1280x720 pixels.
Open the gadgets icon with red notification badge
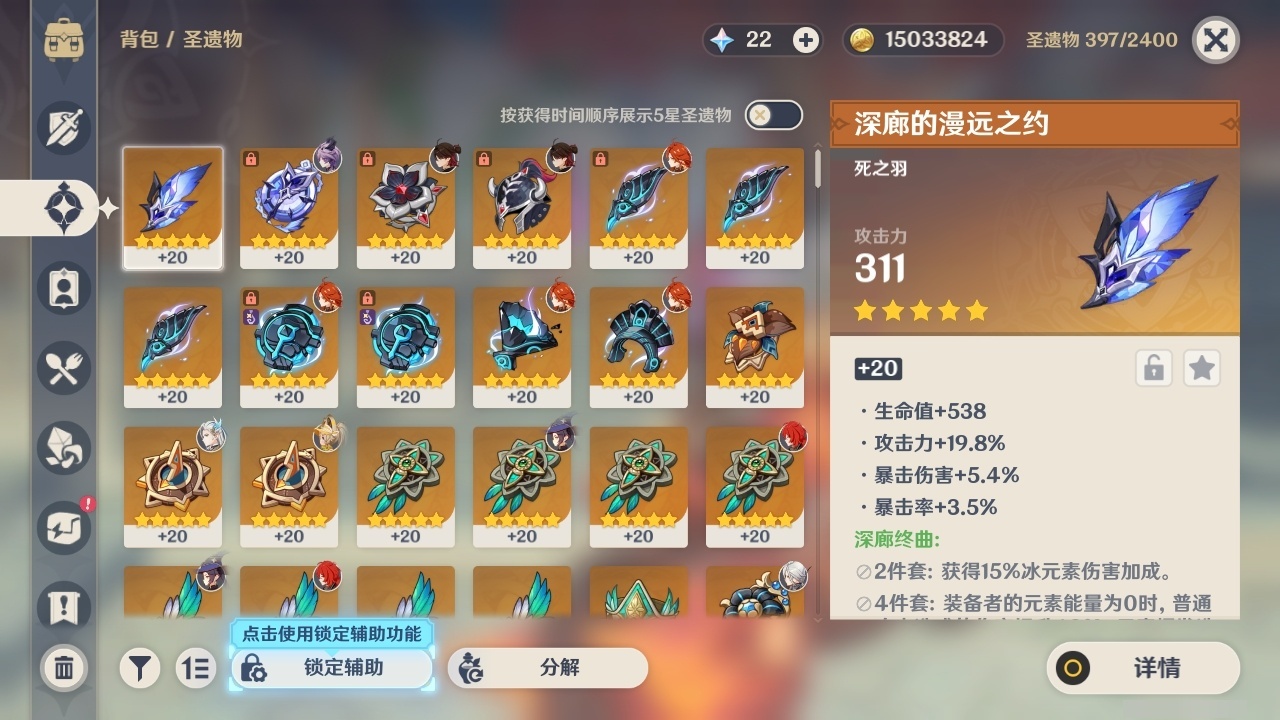pos(63,527)
